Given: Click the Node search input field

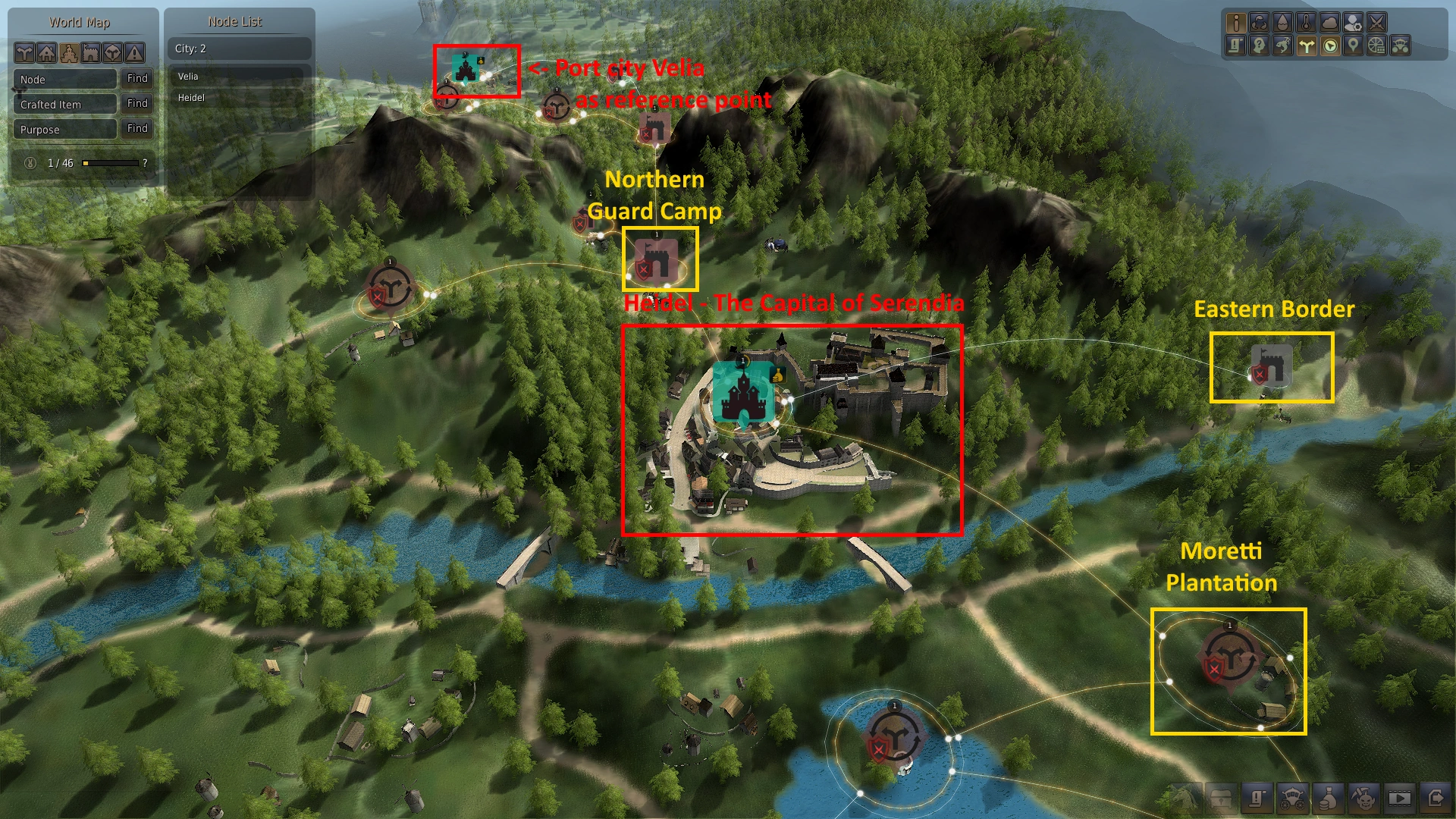Looking at the screenshot, I should point(64,79).
